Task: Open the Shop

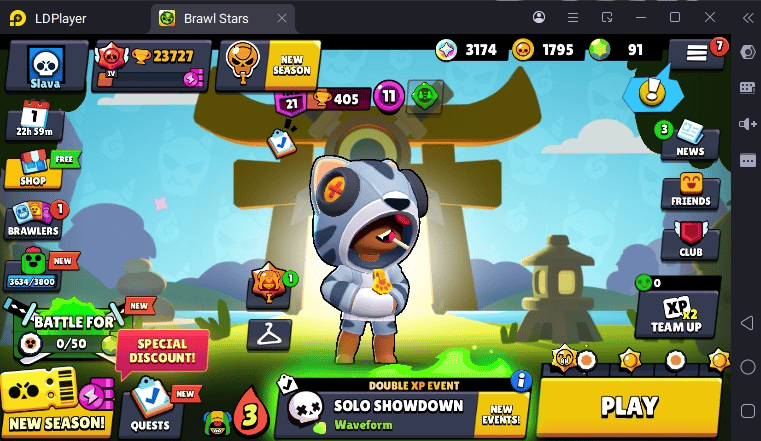Action: (x=33, y=169)
